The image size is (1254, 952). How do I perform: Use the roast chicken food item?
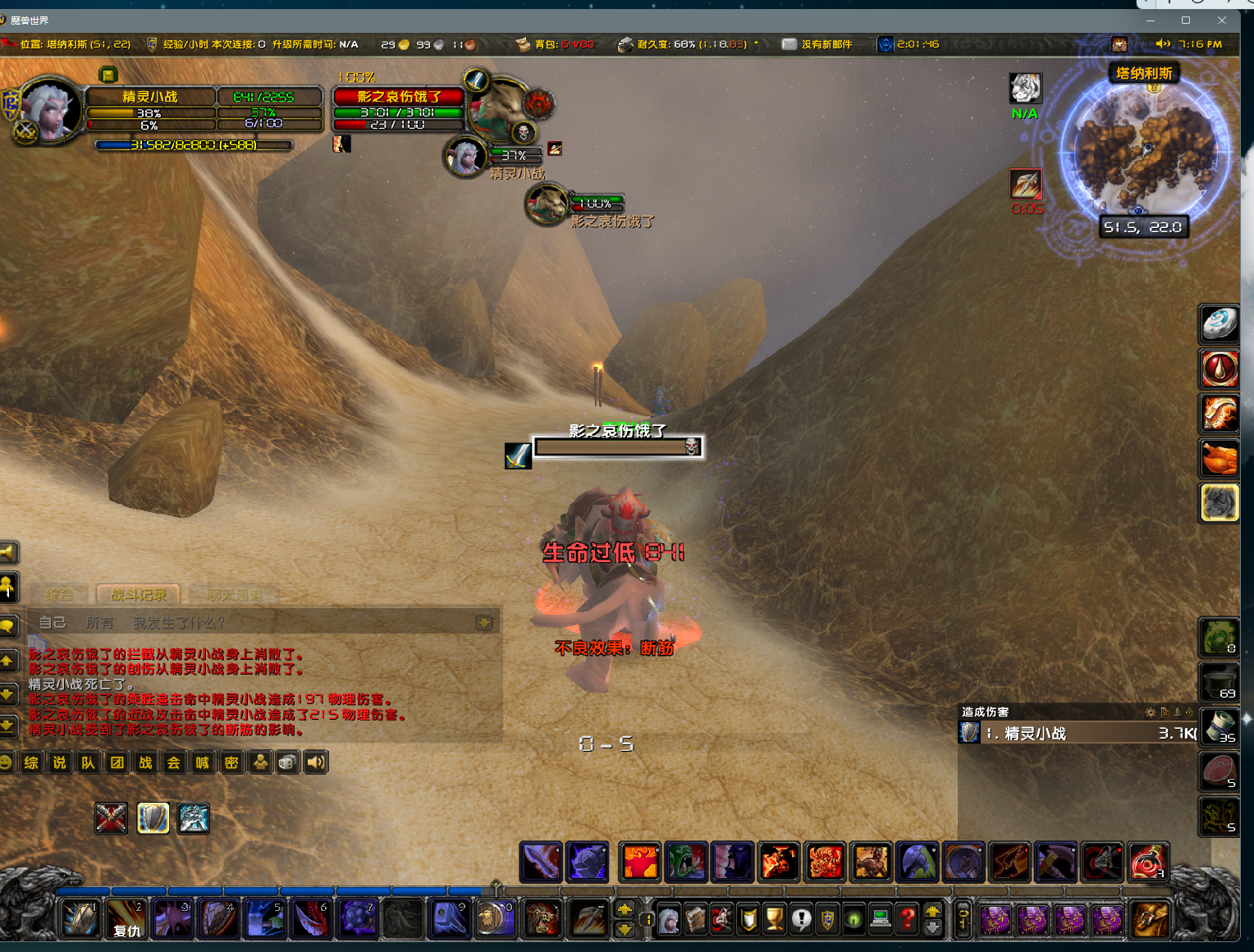pos(1220,458)
